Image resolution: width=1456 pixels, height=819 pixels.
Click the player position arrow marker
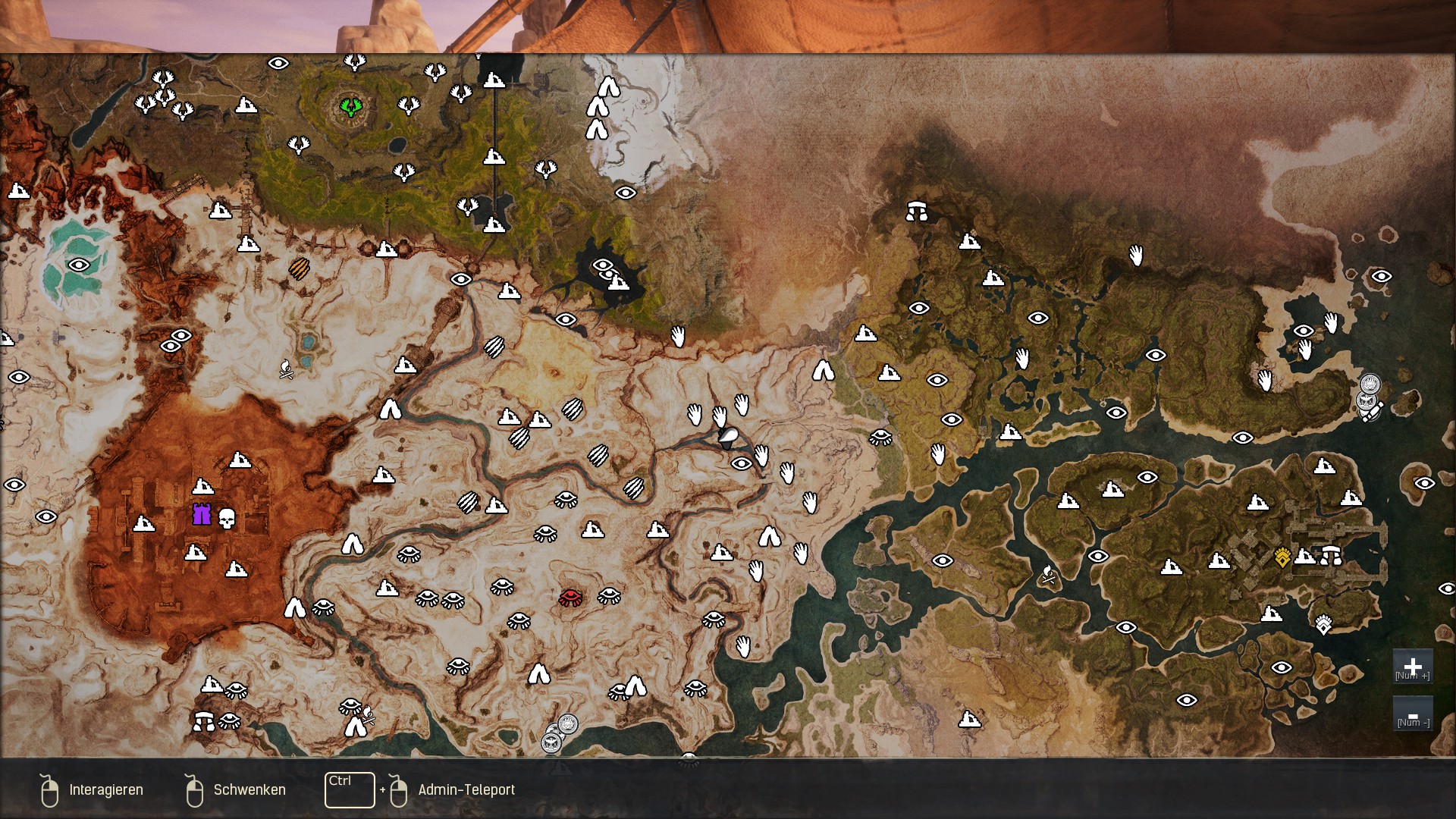point(729,436)
